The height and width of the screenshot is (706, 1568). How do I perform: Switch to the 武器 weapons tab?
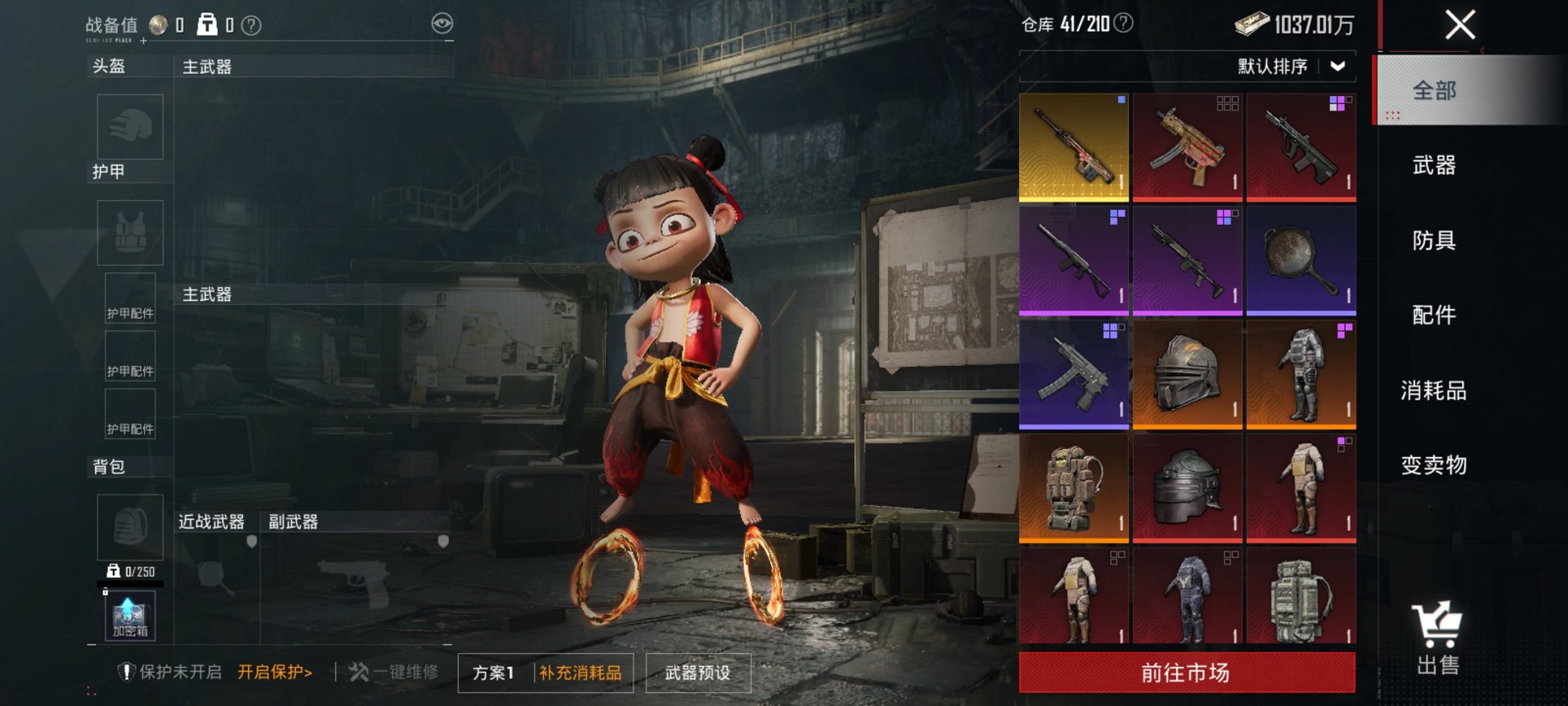pyautogui.click(x=1433, y=165)
